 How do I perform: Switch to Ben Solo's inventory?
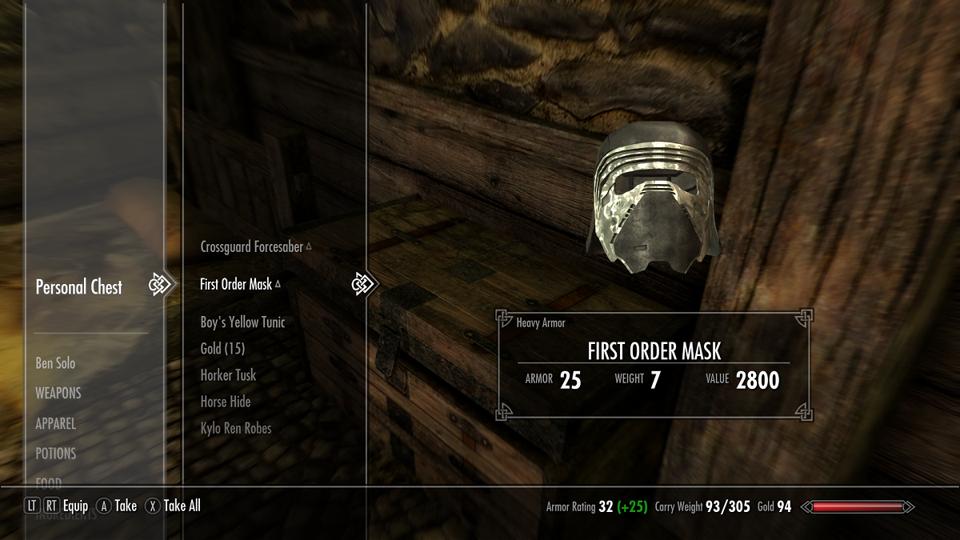(55, 363)
